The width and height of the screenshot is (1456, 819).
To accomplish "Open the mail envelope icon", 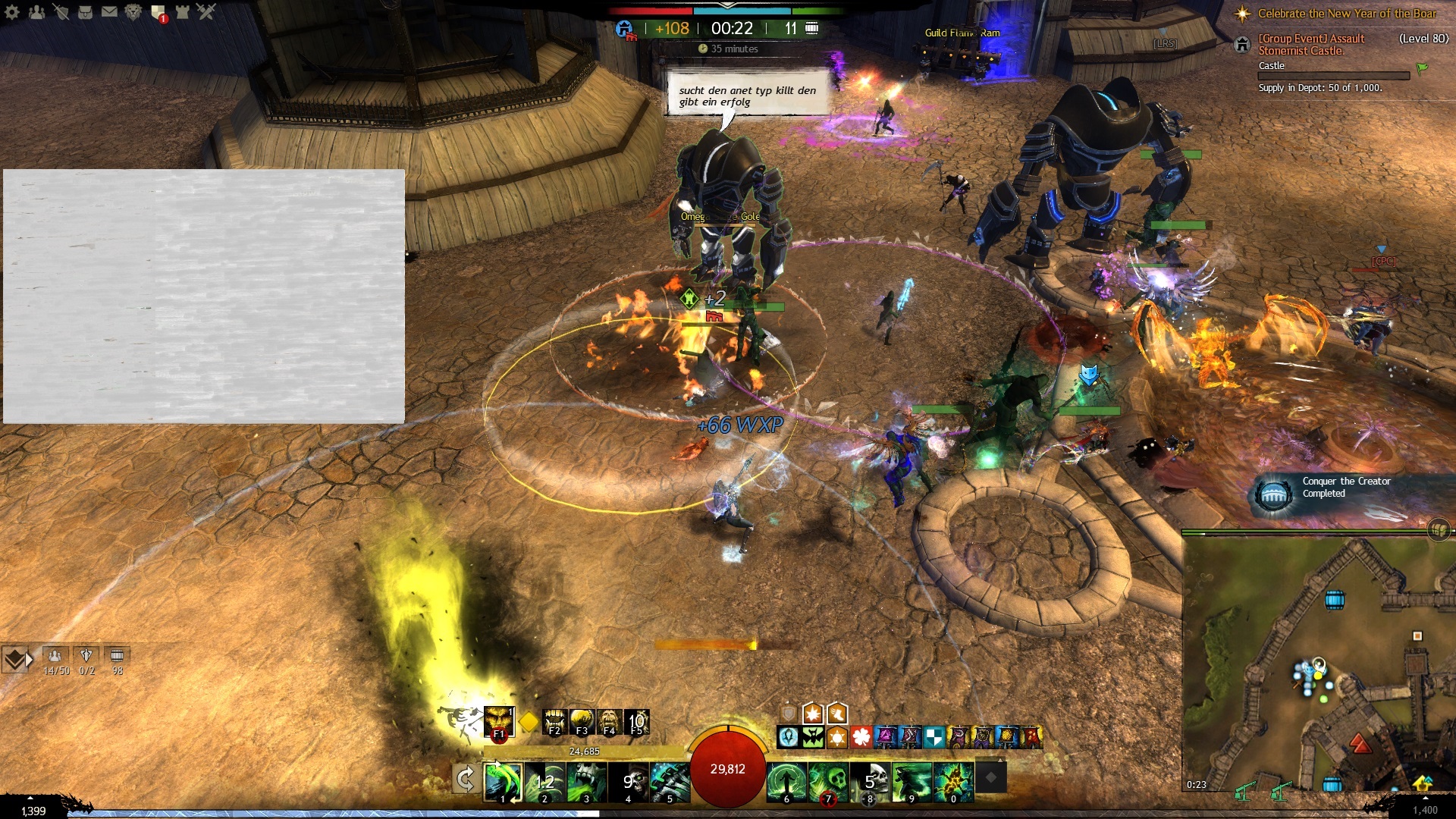I will [x=109, y=11].
